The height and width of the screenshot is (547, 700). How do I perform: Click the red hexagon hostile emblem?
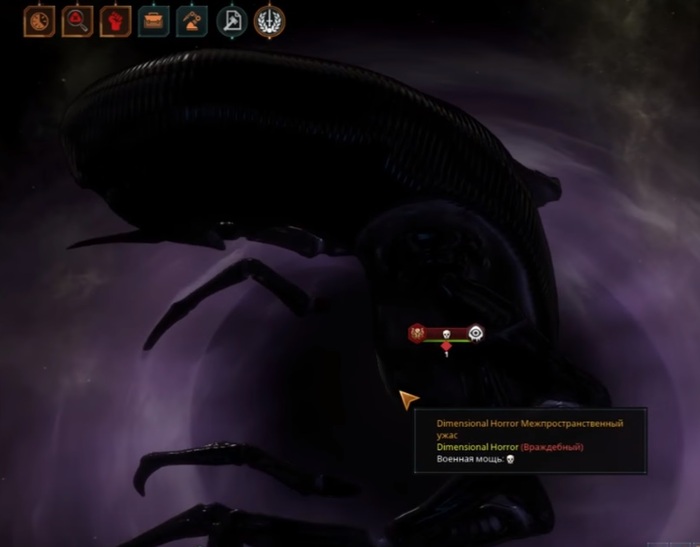(x=417, y=333)
